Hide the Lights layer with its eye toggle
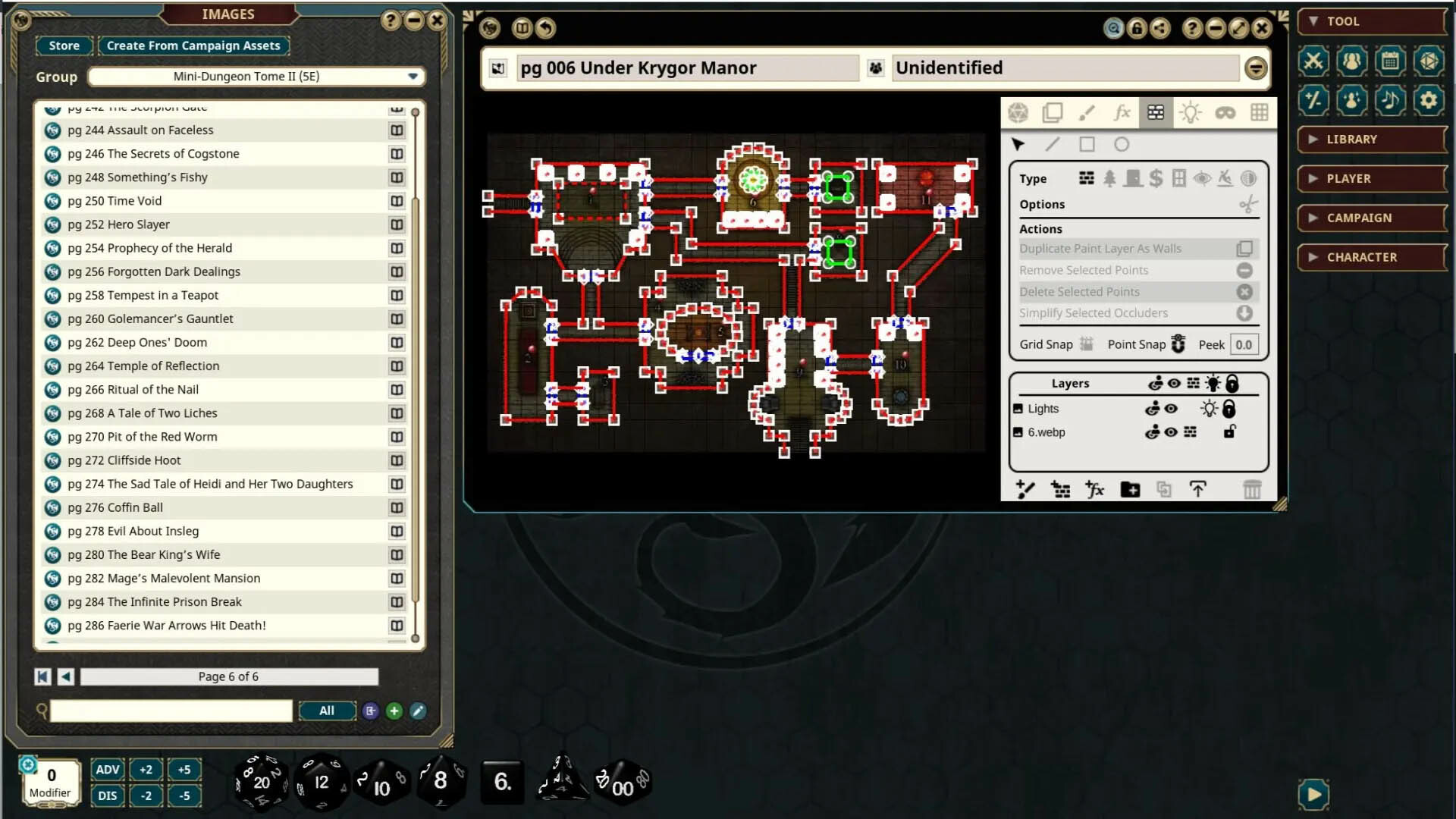The width and height of the screenshot is (1456, 819). tap(1171, 409)
